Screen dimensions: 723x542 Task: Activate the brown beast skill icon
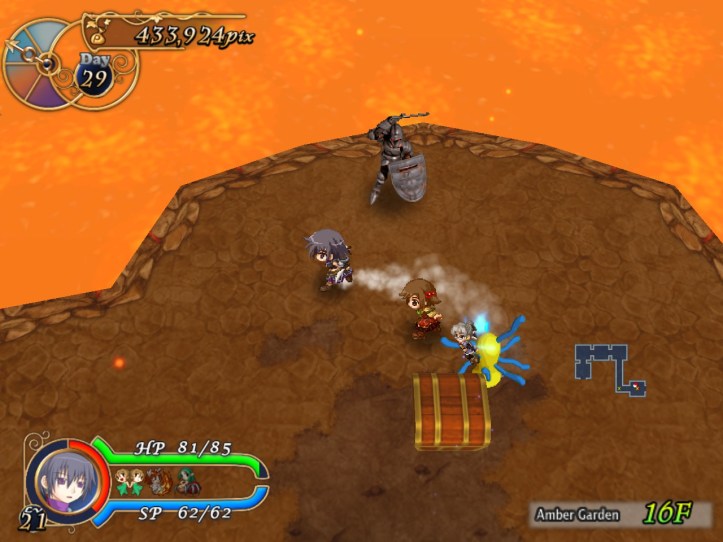pos(158,482)
